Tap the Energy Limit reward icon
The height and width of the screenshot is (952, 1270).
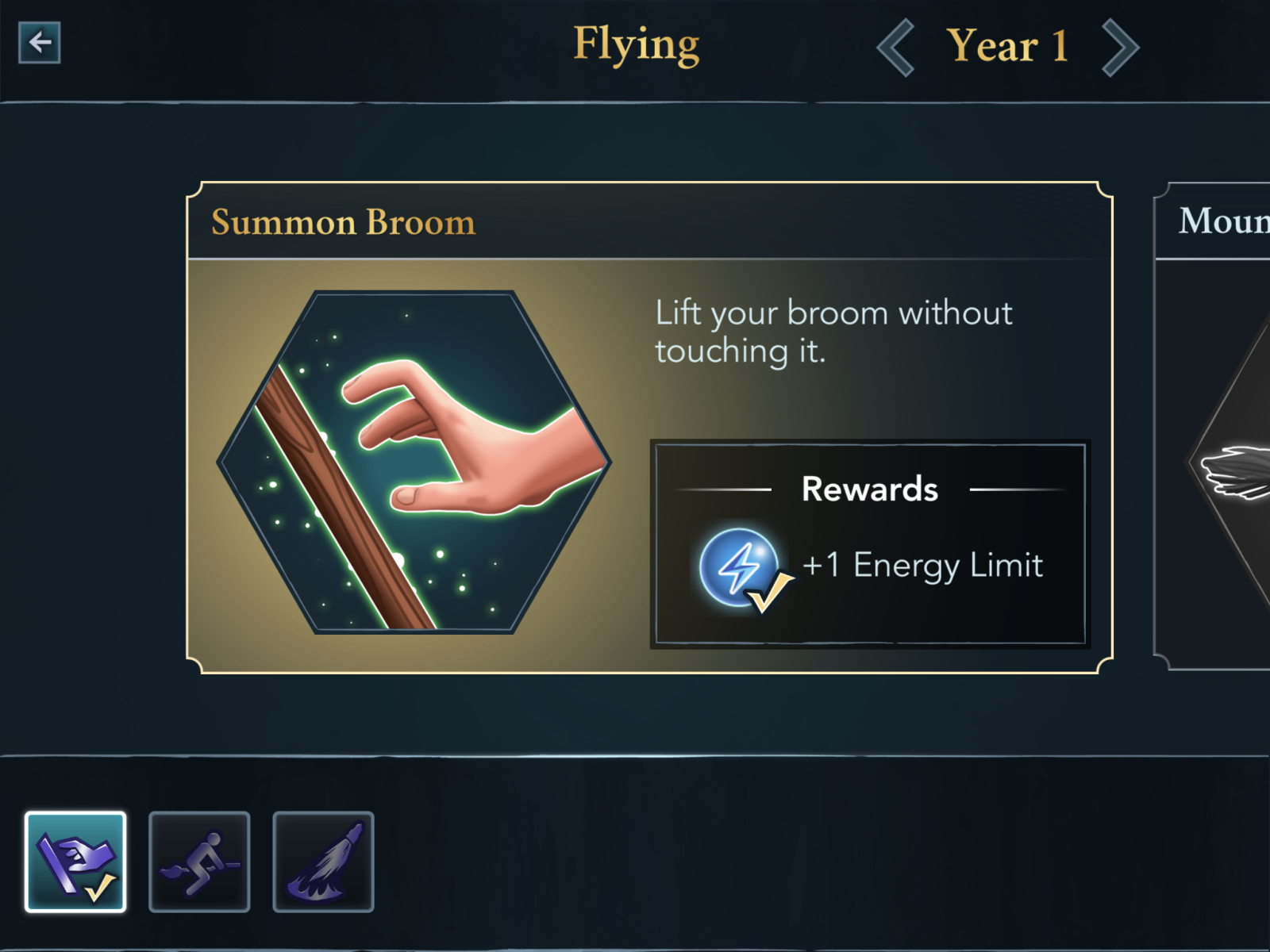point(740,567)
